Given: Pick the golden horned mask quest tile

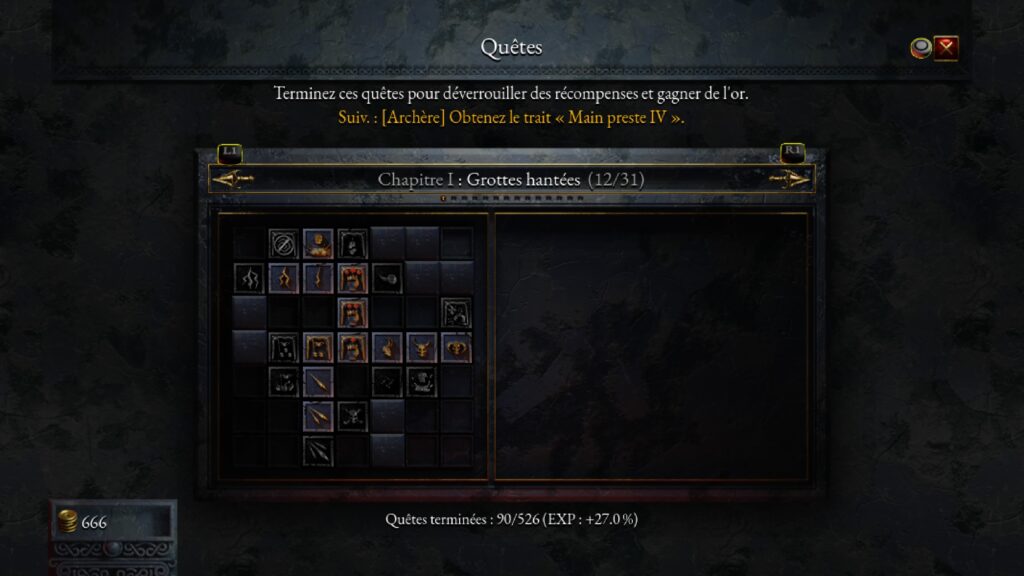Looking at the screenshot, I should 421,347.
